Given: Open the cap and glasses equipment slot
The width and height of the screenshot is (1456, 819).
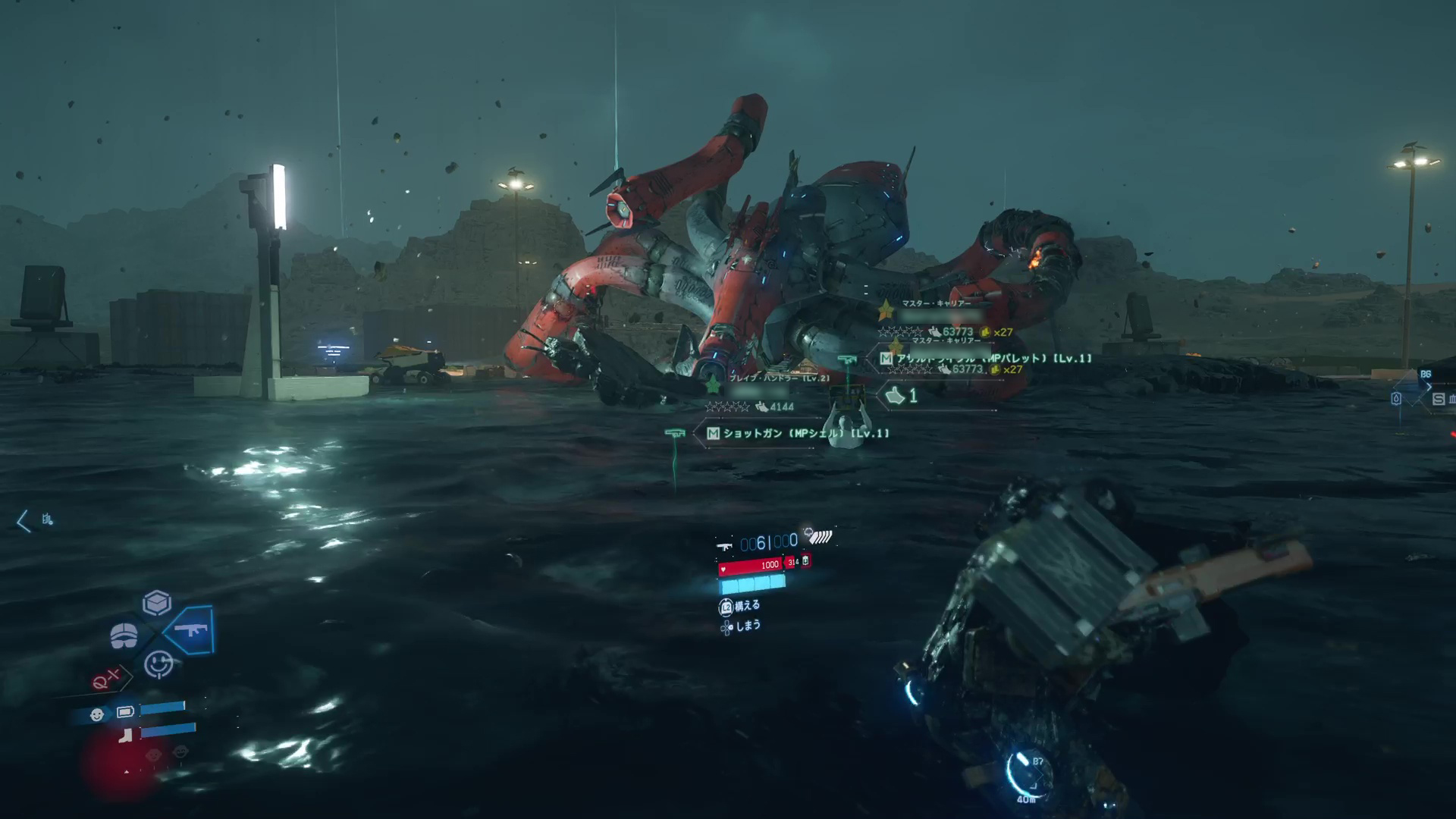Looking at the screenshot, I should pyautogui.click(x=124, y=635).
